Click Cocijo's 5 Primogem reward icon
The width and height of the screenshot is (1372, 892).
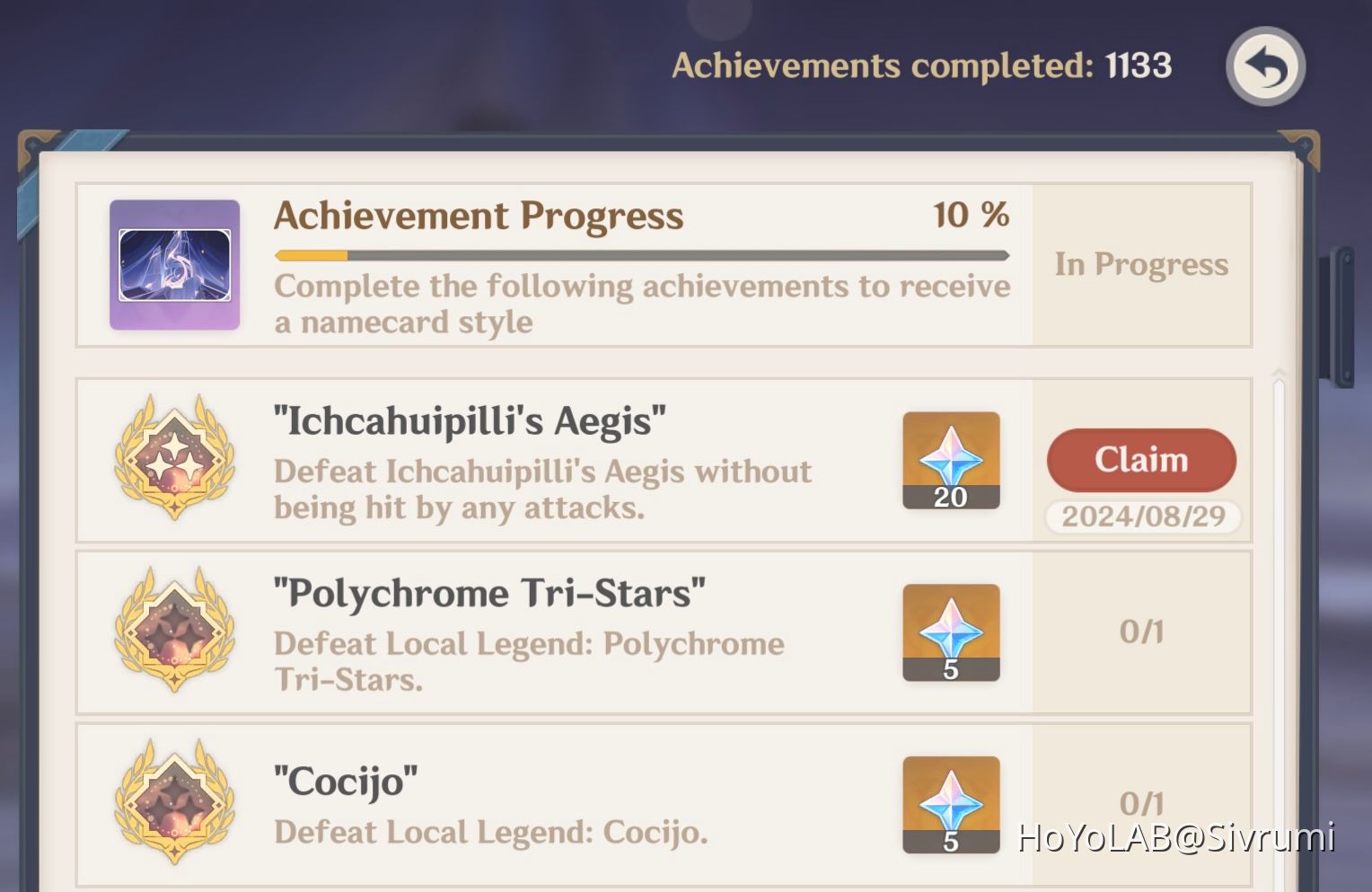tap(951, 804)
